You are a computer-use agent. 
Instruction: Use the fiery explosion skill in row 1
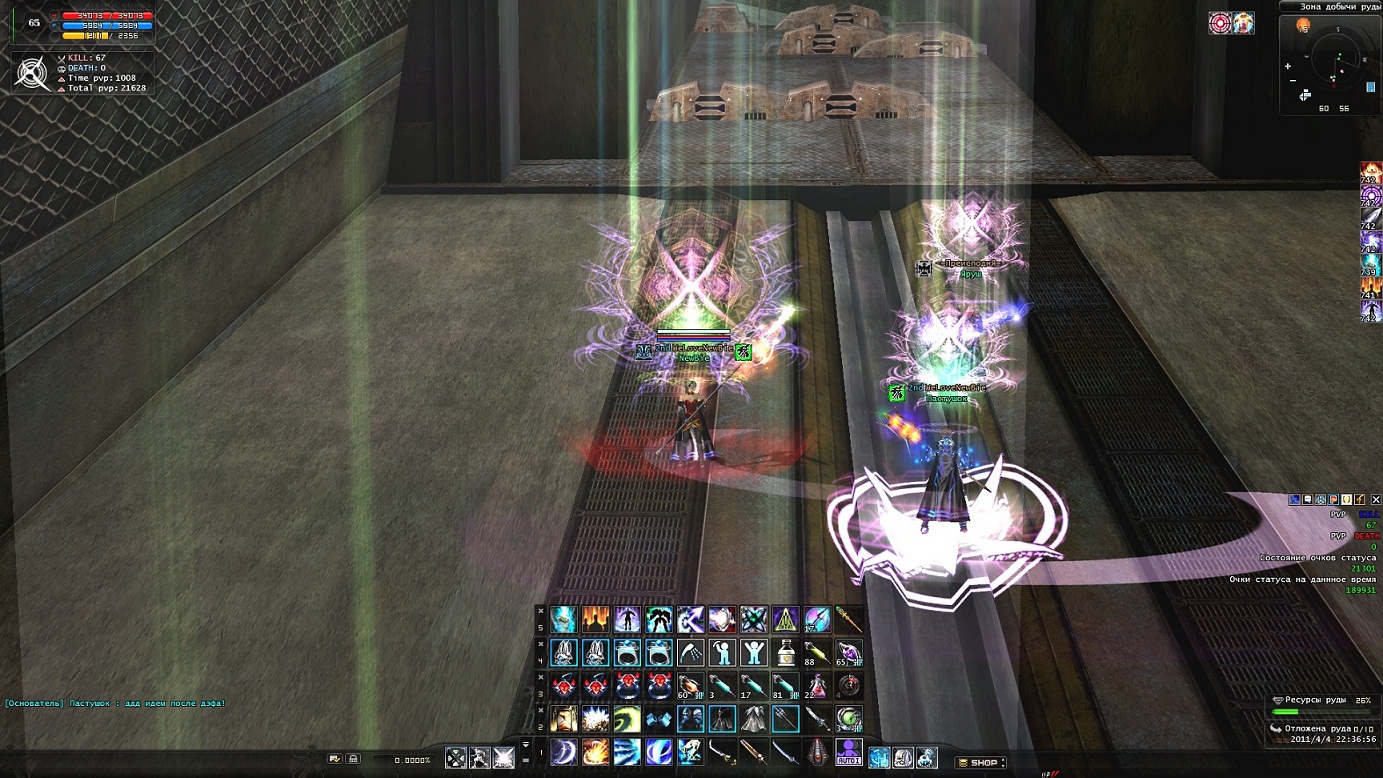point(596,751)
